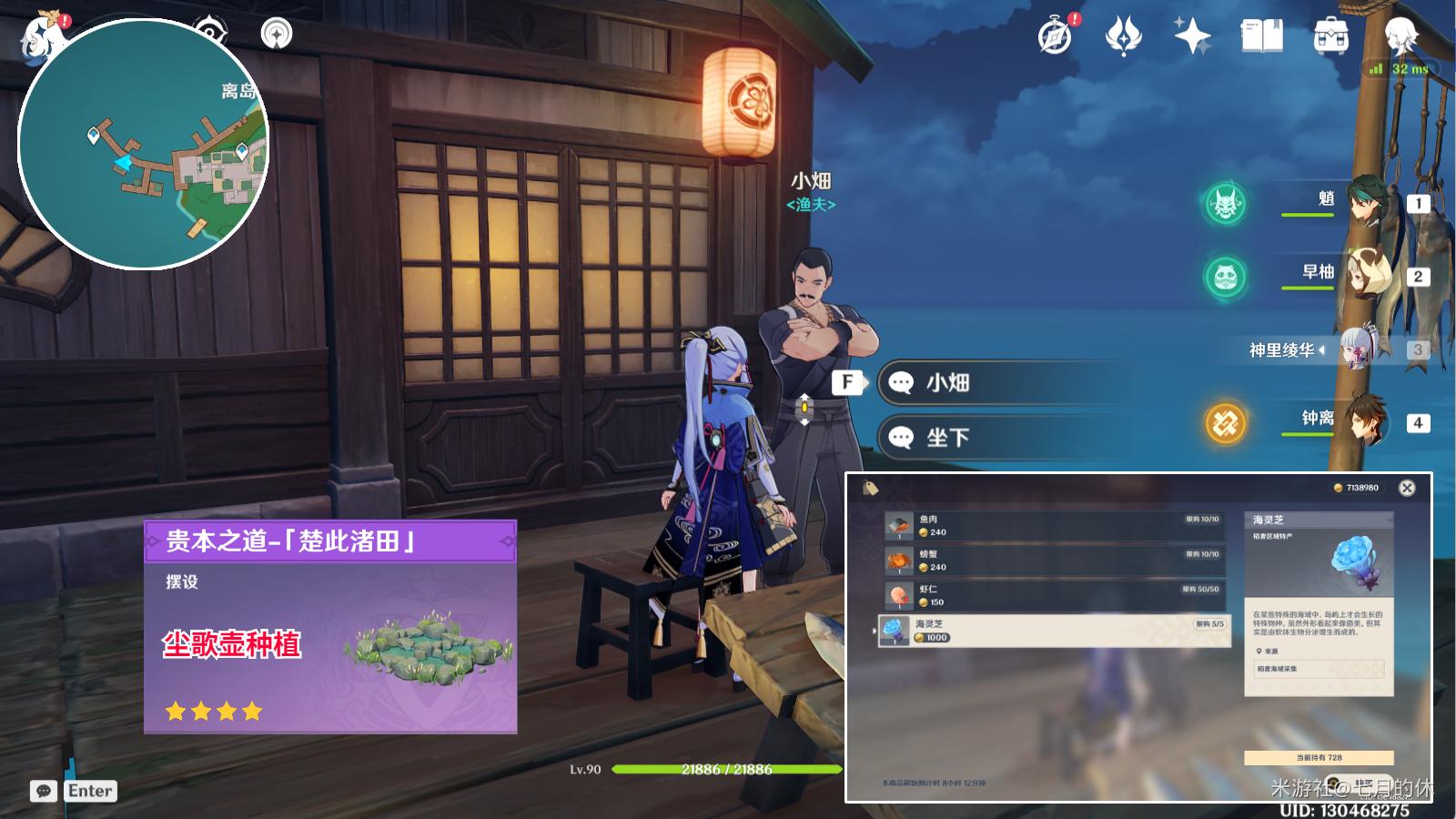The image size is (1456, 819).
Task: Choose the 坐下 sit down option
Action: [1001, 438]
